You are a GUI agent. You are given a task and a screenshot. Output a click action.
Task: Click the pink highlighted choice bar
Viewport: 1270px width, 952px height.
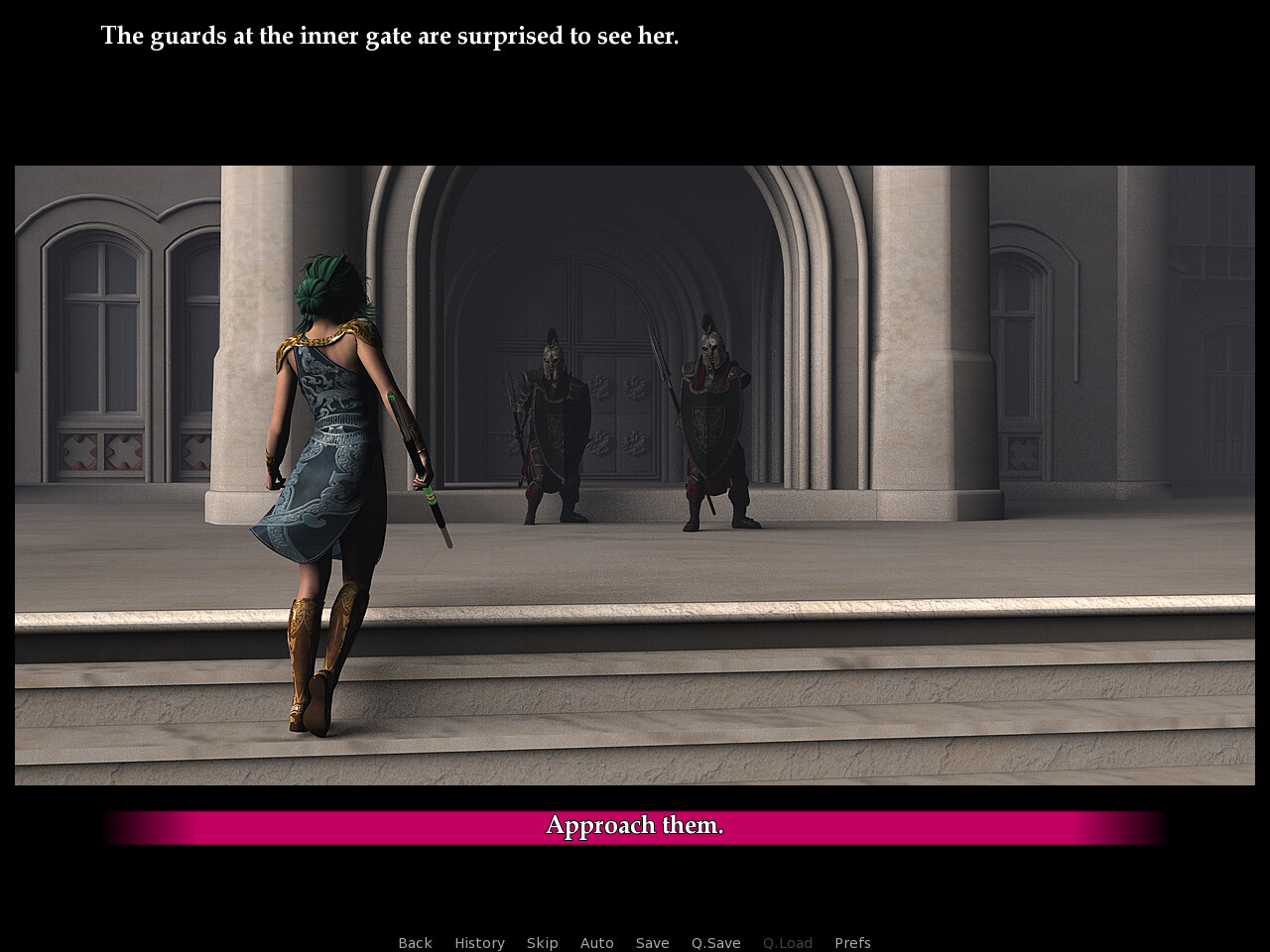(x=634, y=825)
